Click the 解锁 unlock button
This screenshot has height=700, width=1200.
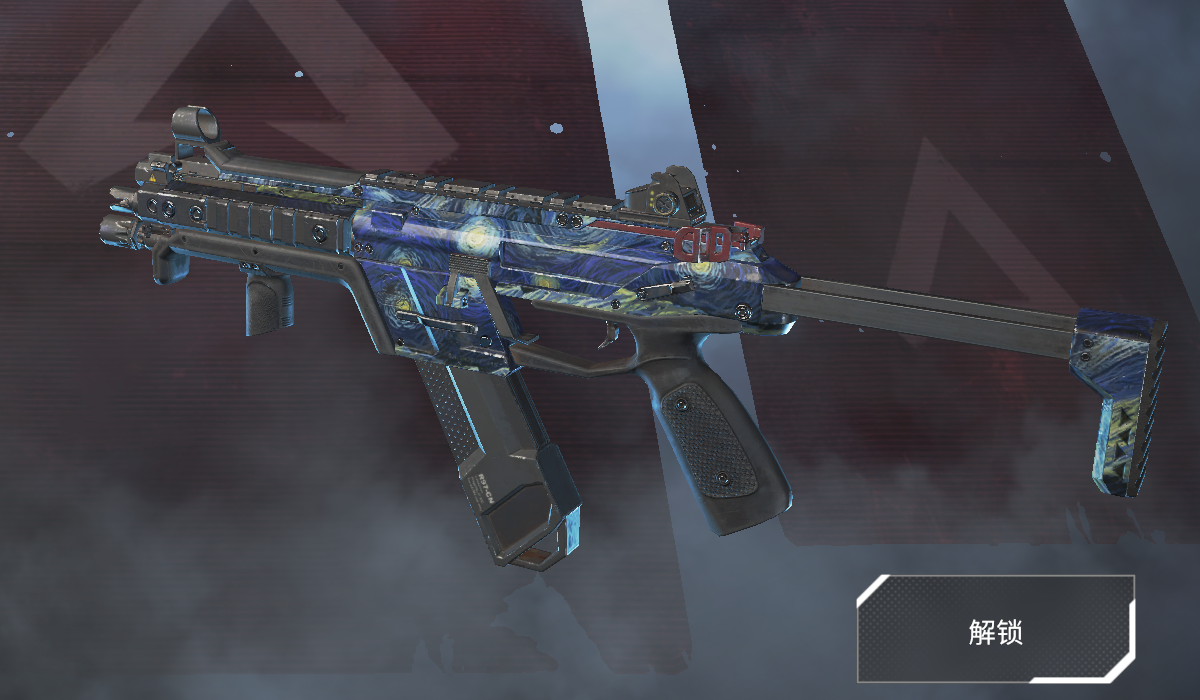(995, 630)
